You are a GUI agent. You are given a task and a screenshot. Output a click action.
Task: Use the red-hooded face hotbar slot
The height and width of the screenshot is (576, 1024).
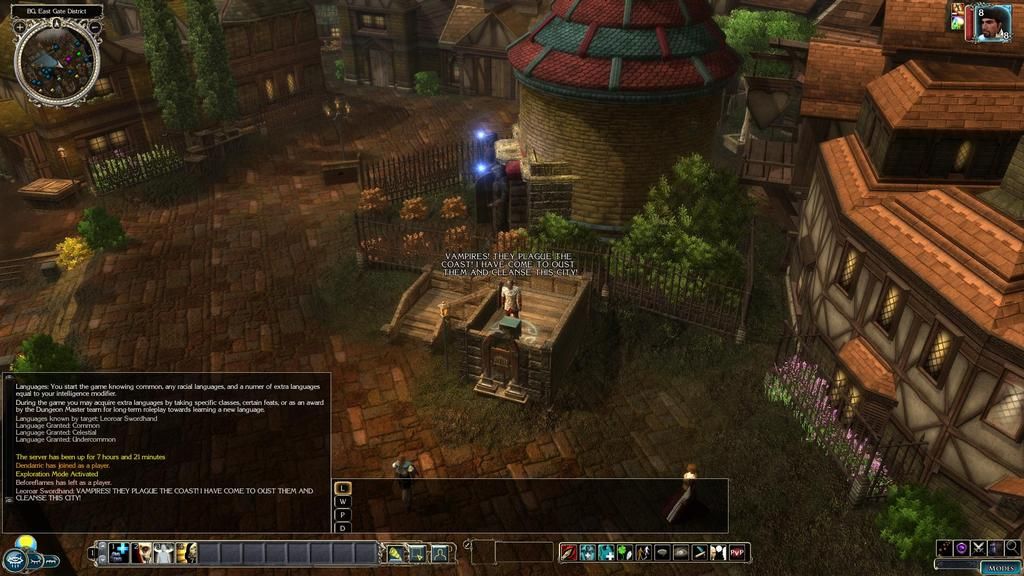pos(142,552)
